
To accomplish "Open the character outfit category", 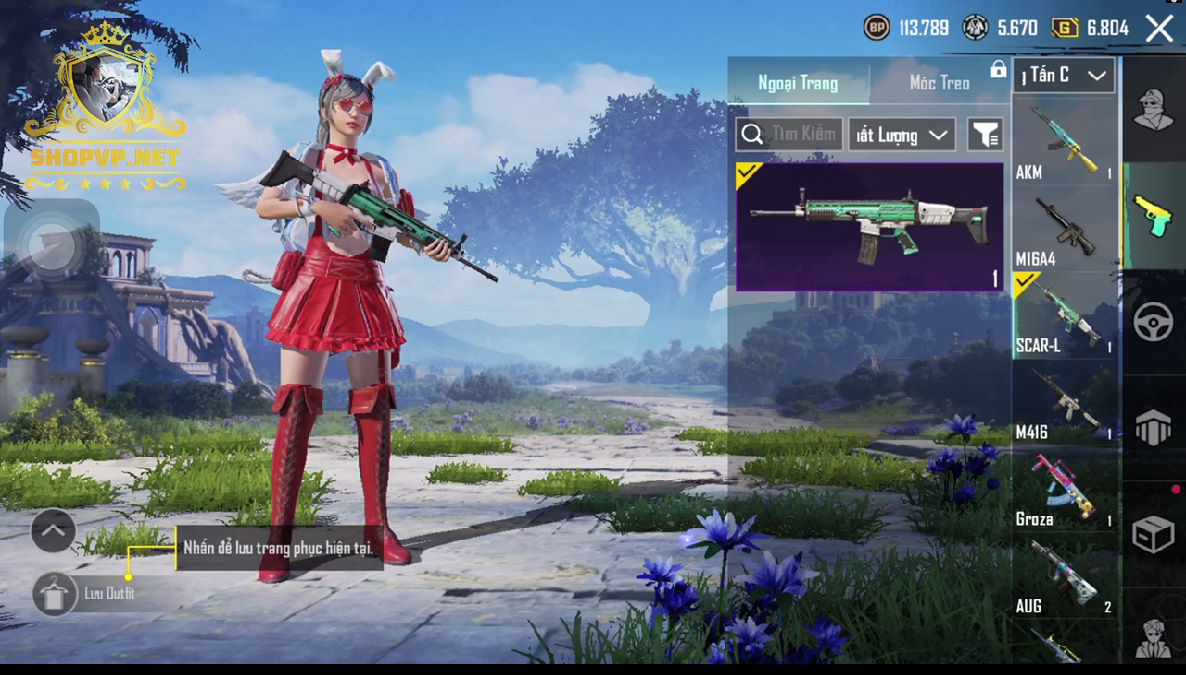I will [x=1153, y=109].
